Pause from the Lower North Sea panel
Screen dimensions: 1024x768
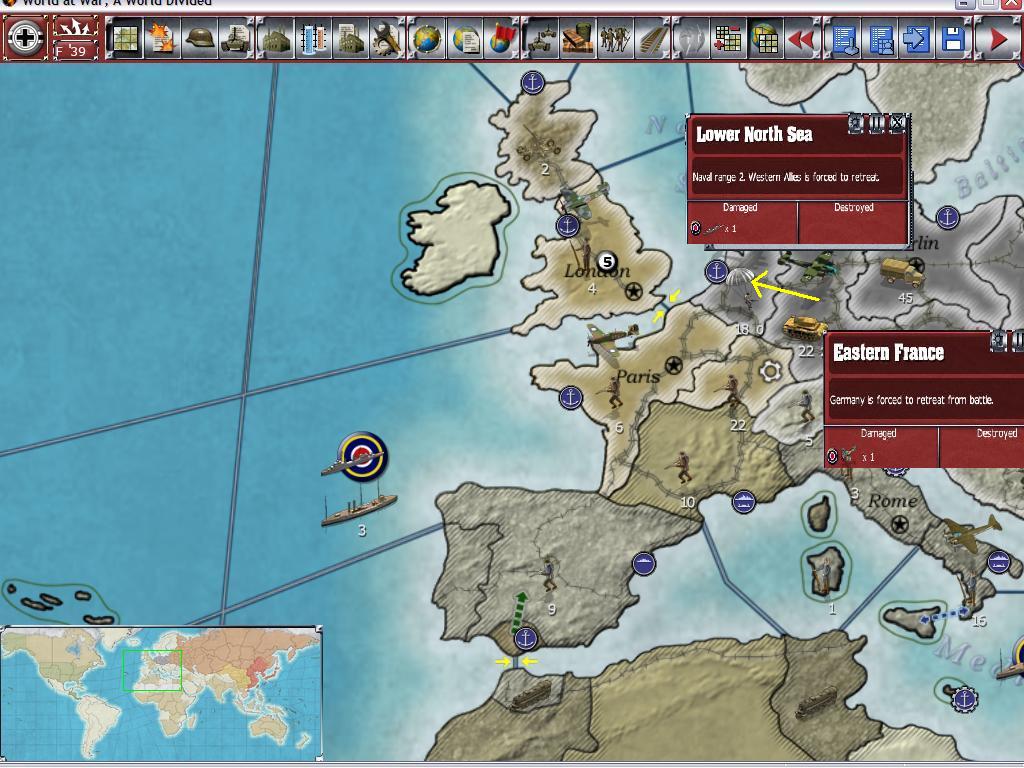pyautogui.click(x=877, y=123)
